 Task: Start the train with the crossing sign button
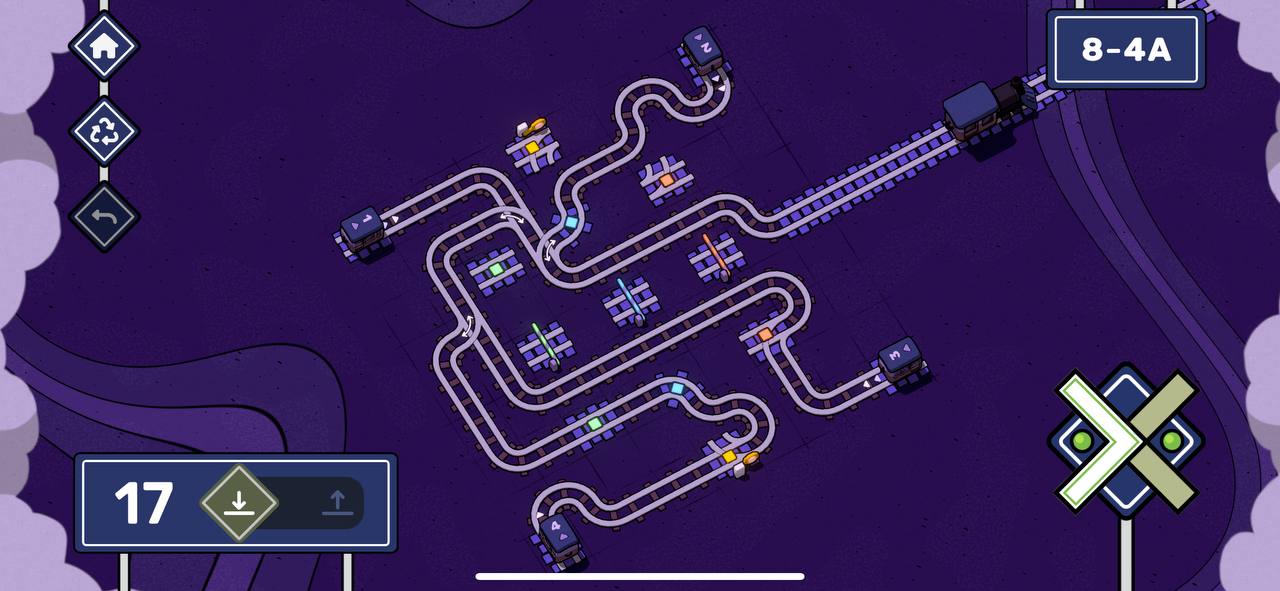click(x=1126, y=439)
